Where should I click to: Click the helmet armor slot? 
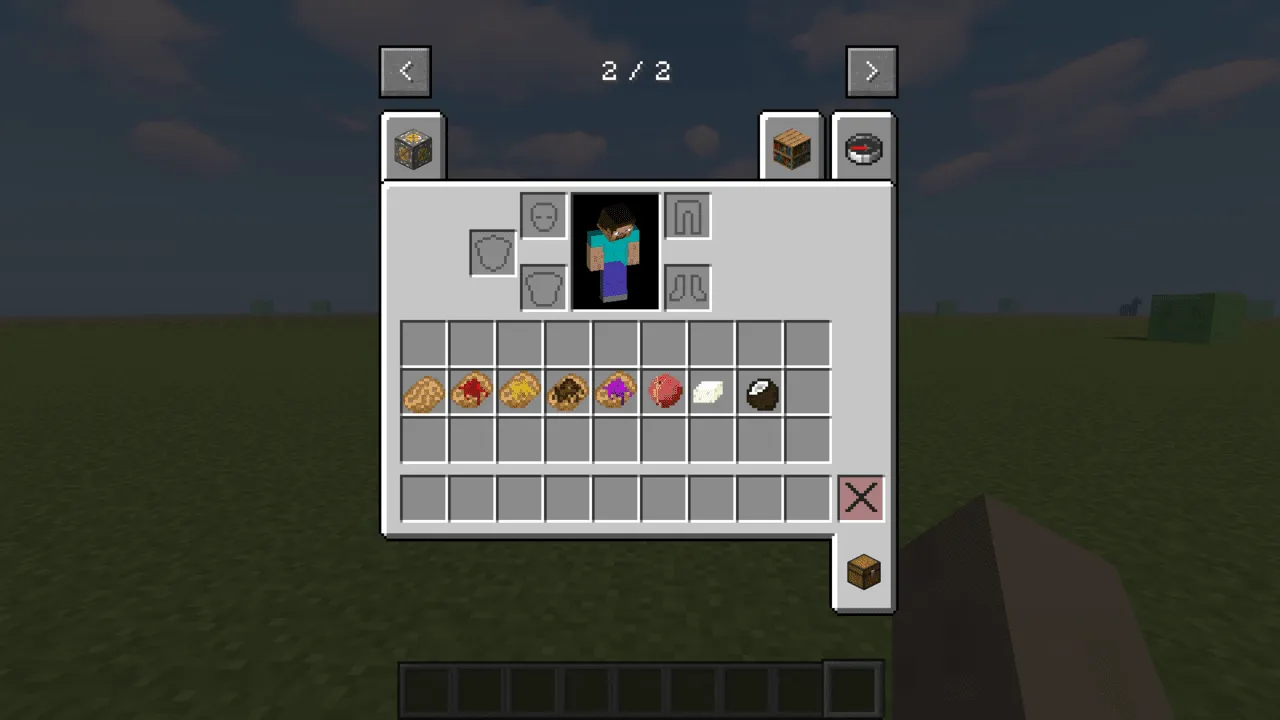pos(543,215)
